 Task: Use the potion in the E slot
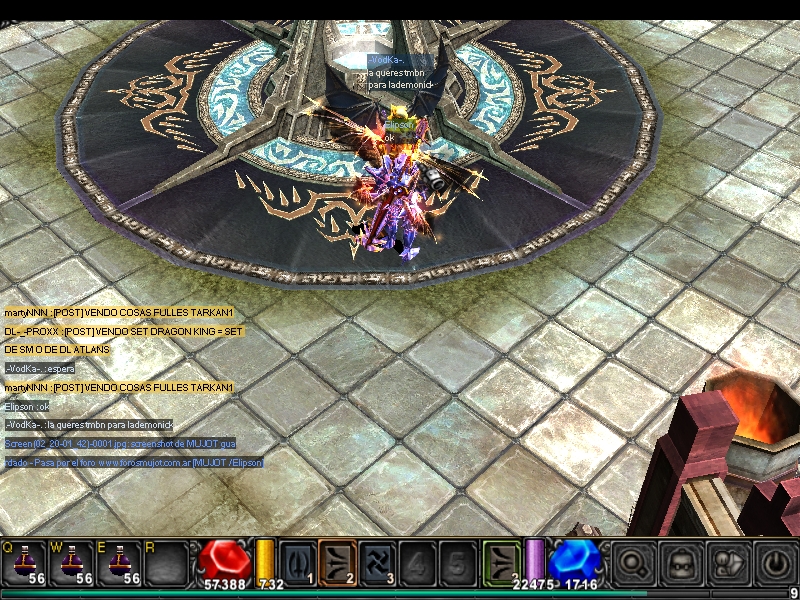[x=121, y=562]
